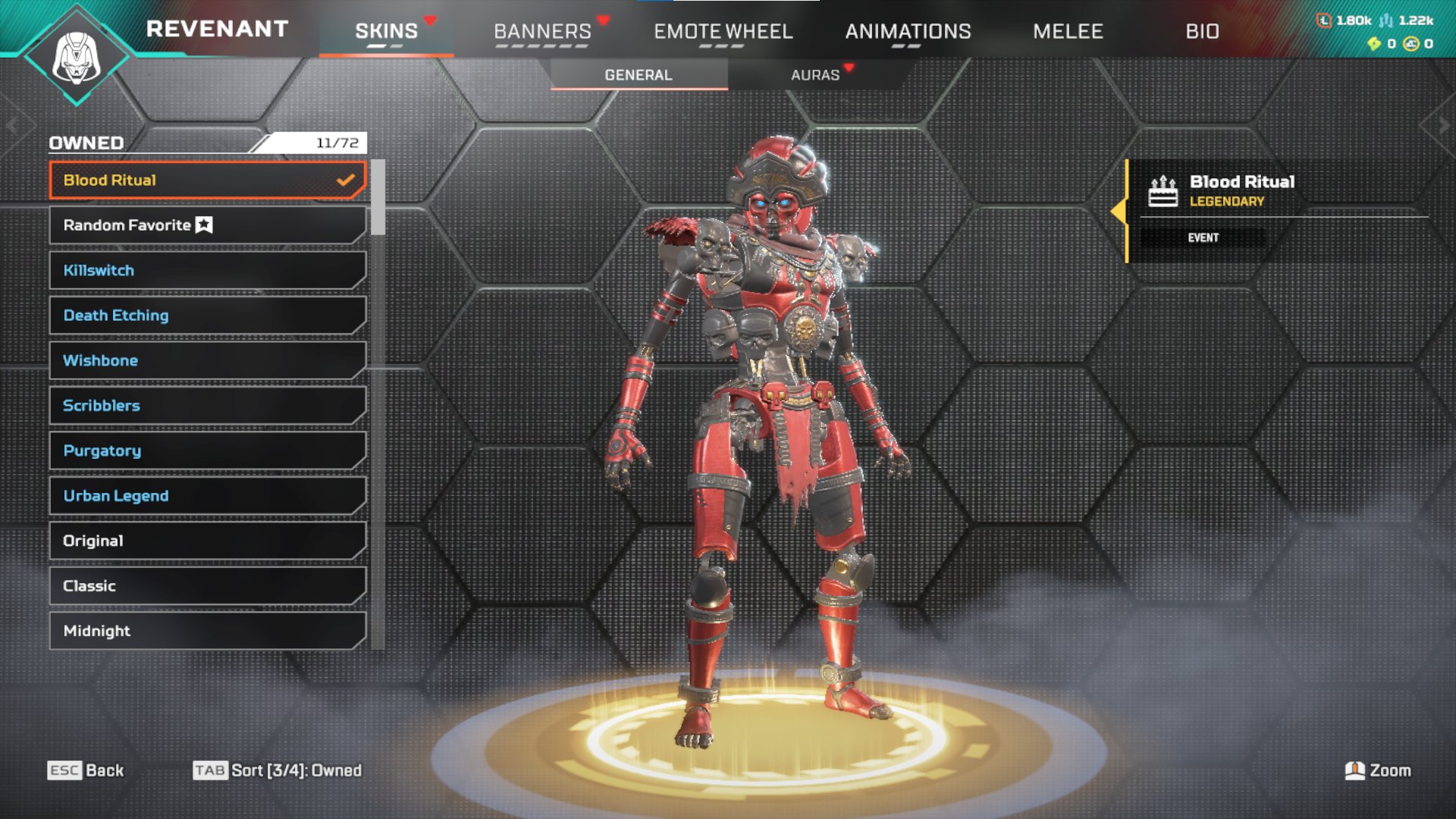Select the Urban Legend skin
1456x819 pixels.
[207, 496]
